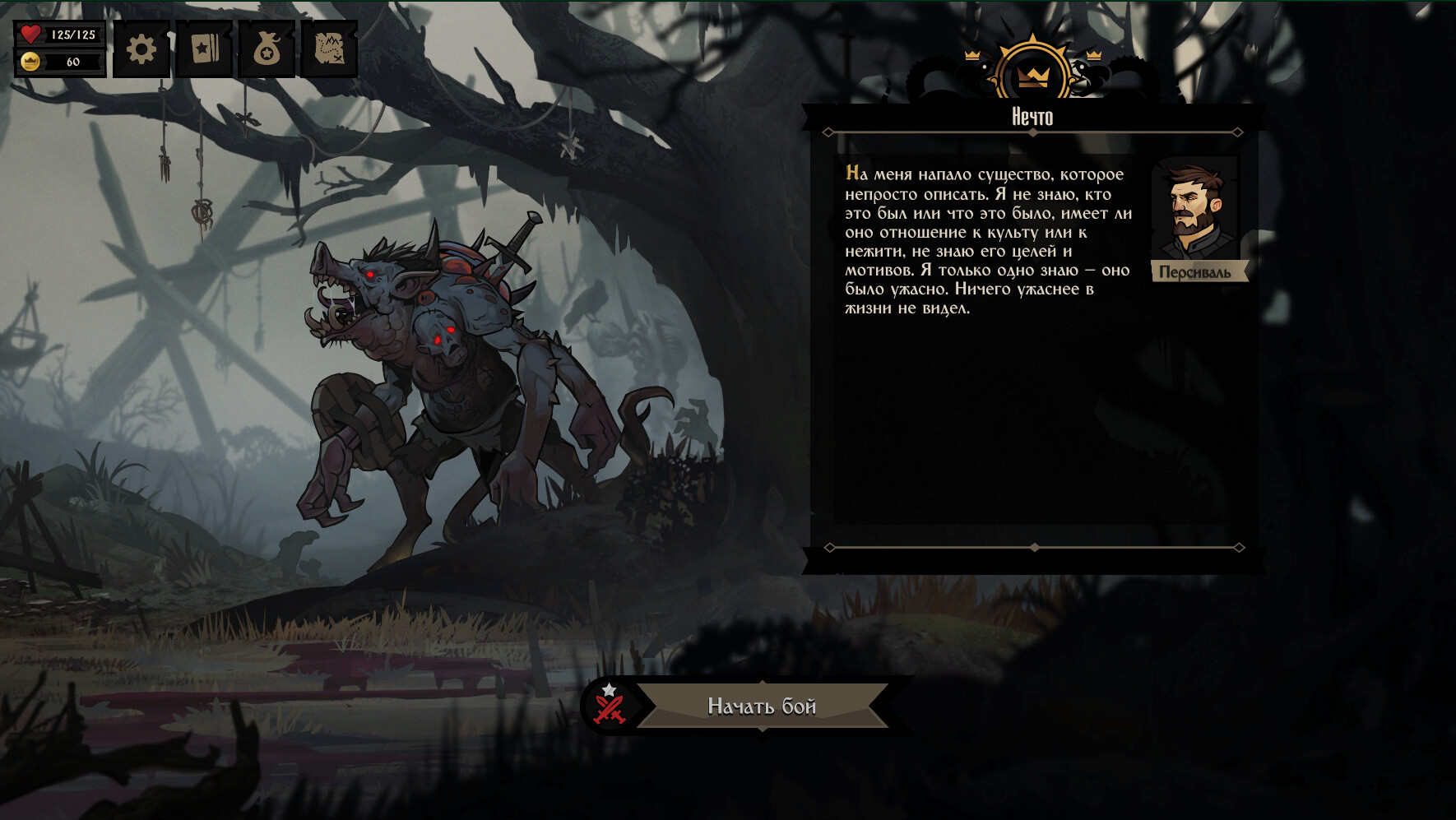Open the star pouch inventory
This screenshot has height=820, width=1456.
tap(267, 50)
